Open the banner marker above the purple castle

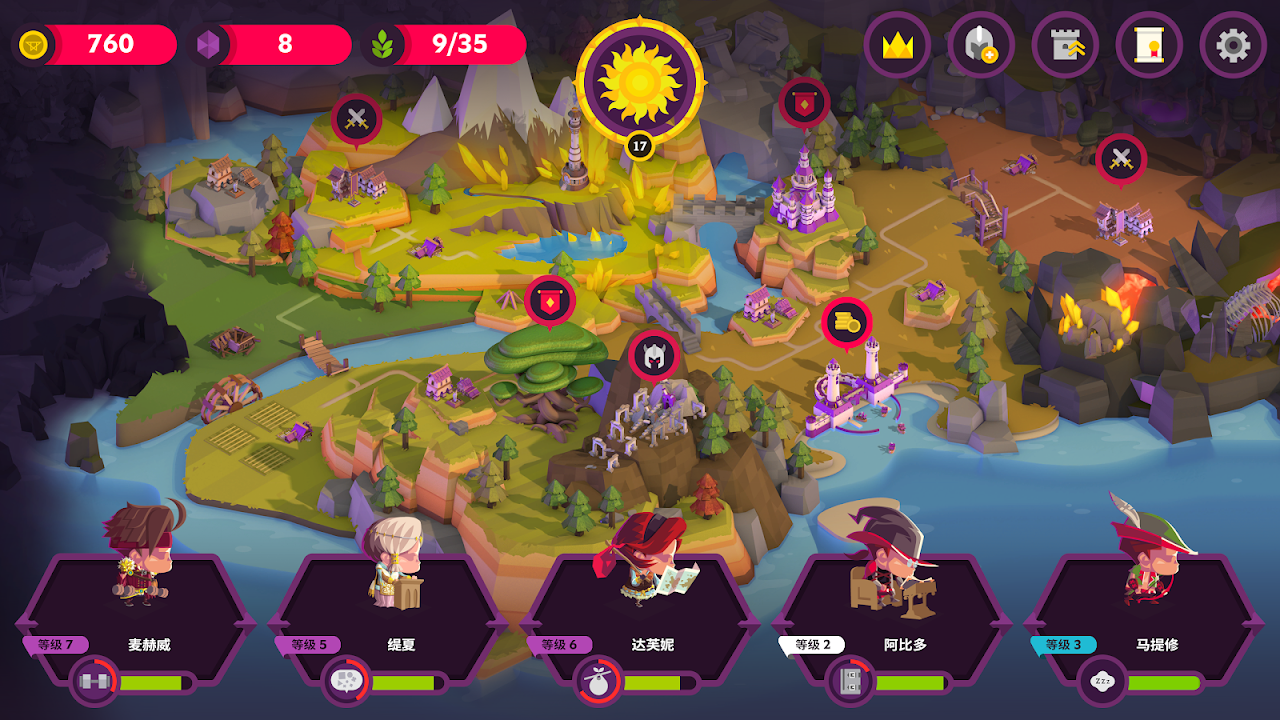click(804, 102)
